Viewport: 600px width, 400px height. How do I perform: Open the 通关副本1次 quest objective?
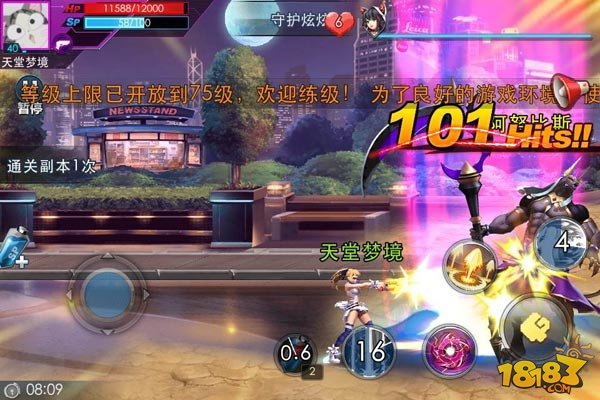coord(52,167)
